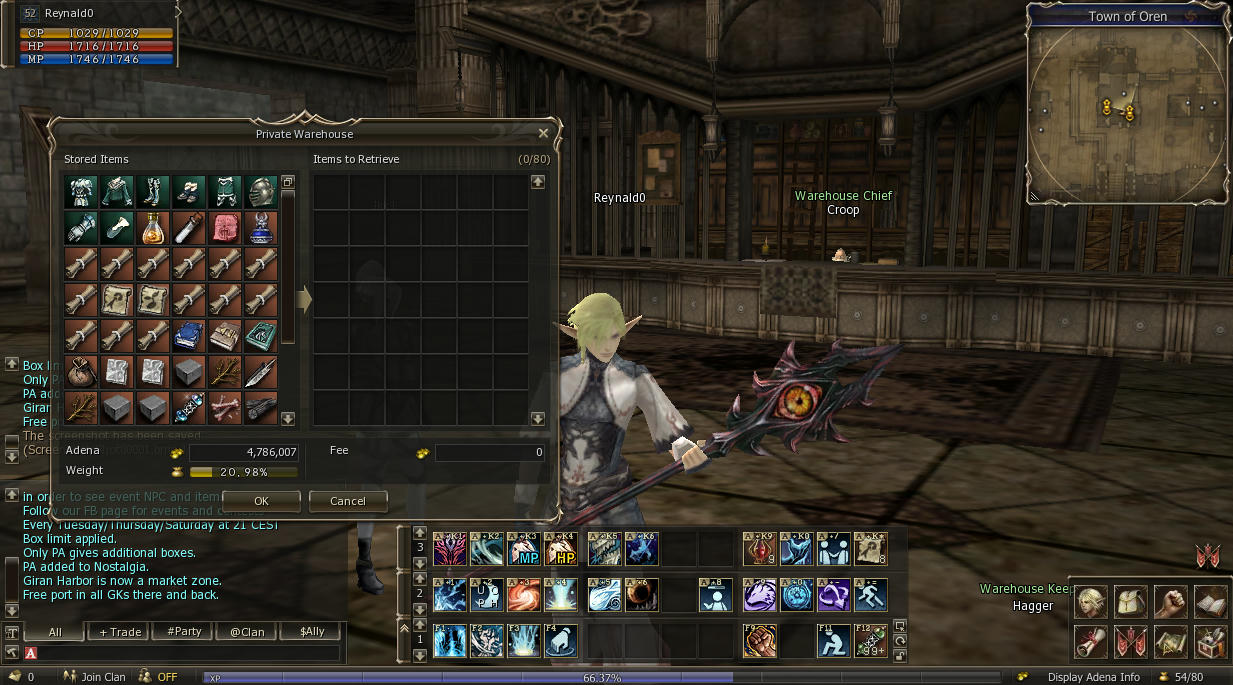Pick the orange potion flask in storage
The image size is (1233, 685).
(x=153, y=228)
